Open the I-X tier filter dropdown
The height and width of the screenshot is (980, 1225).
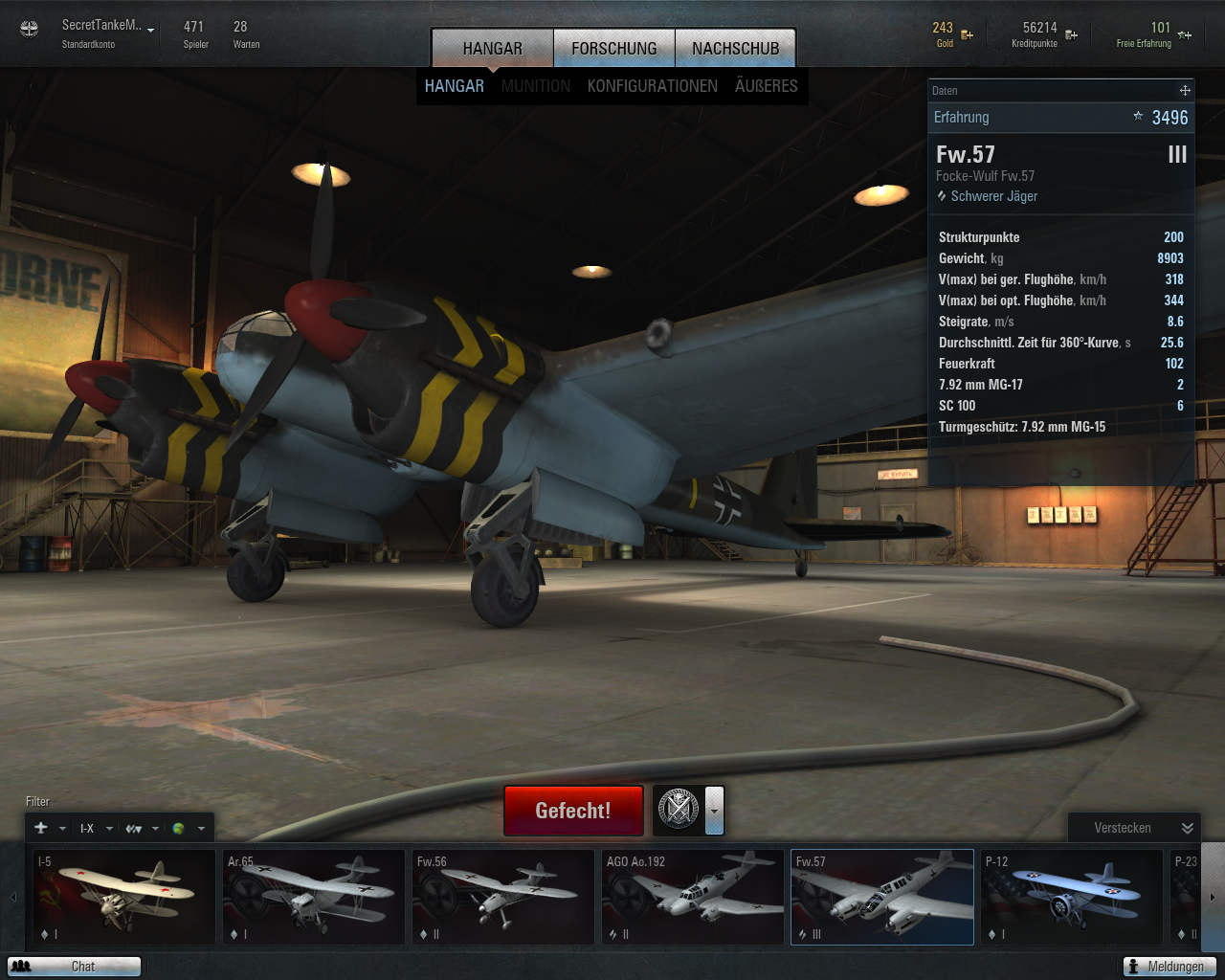[96, 829]
